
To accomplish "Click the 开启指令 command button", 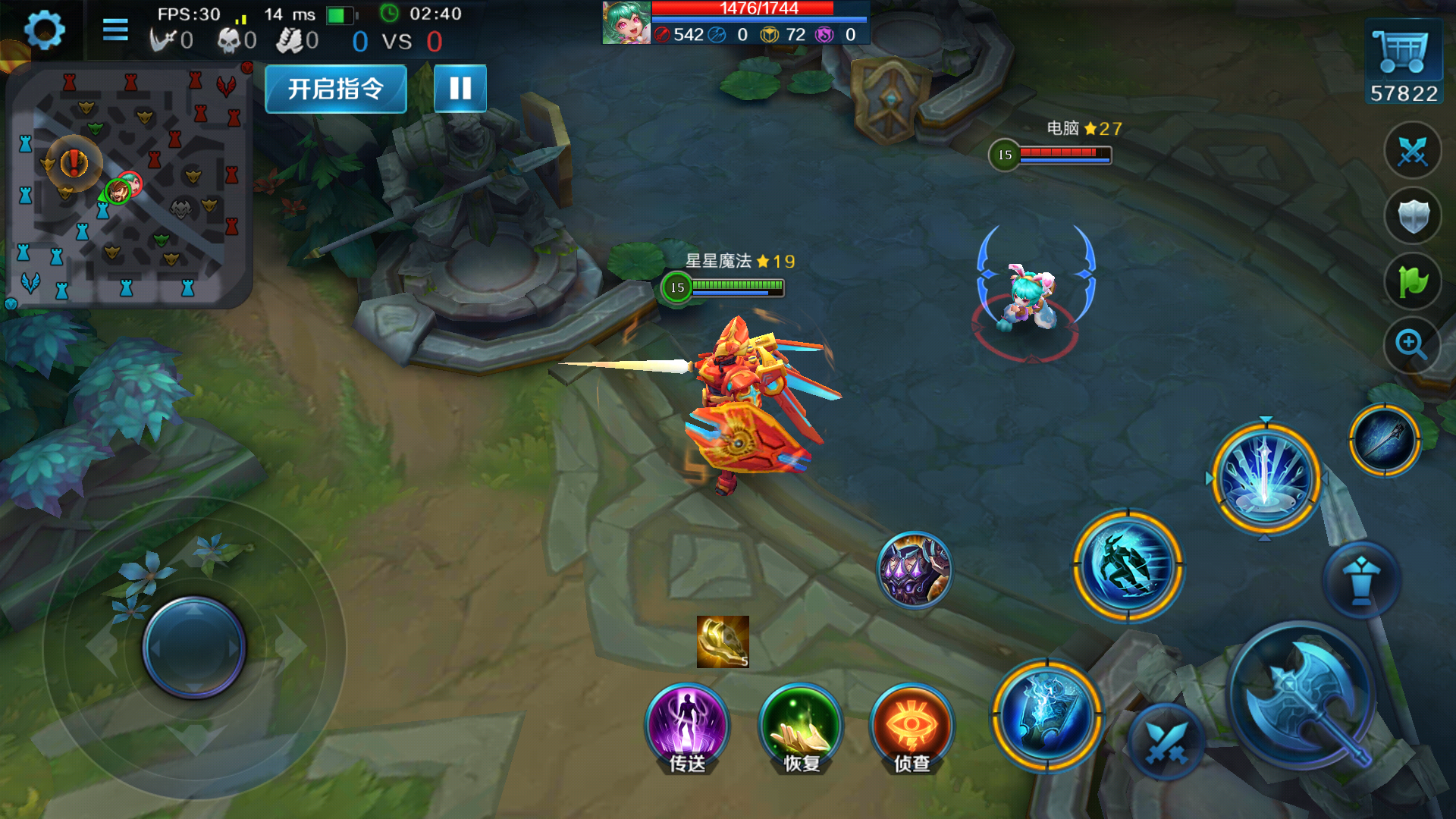I will (x=336, y=89).
